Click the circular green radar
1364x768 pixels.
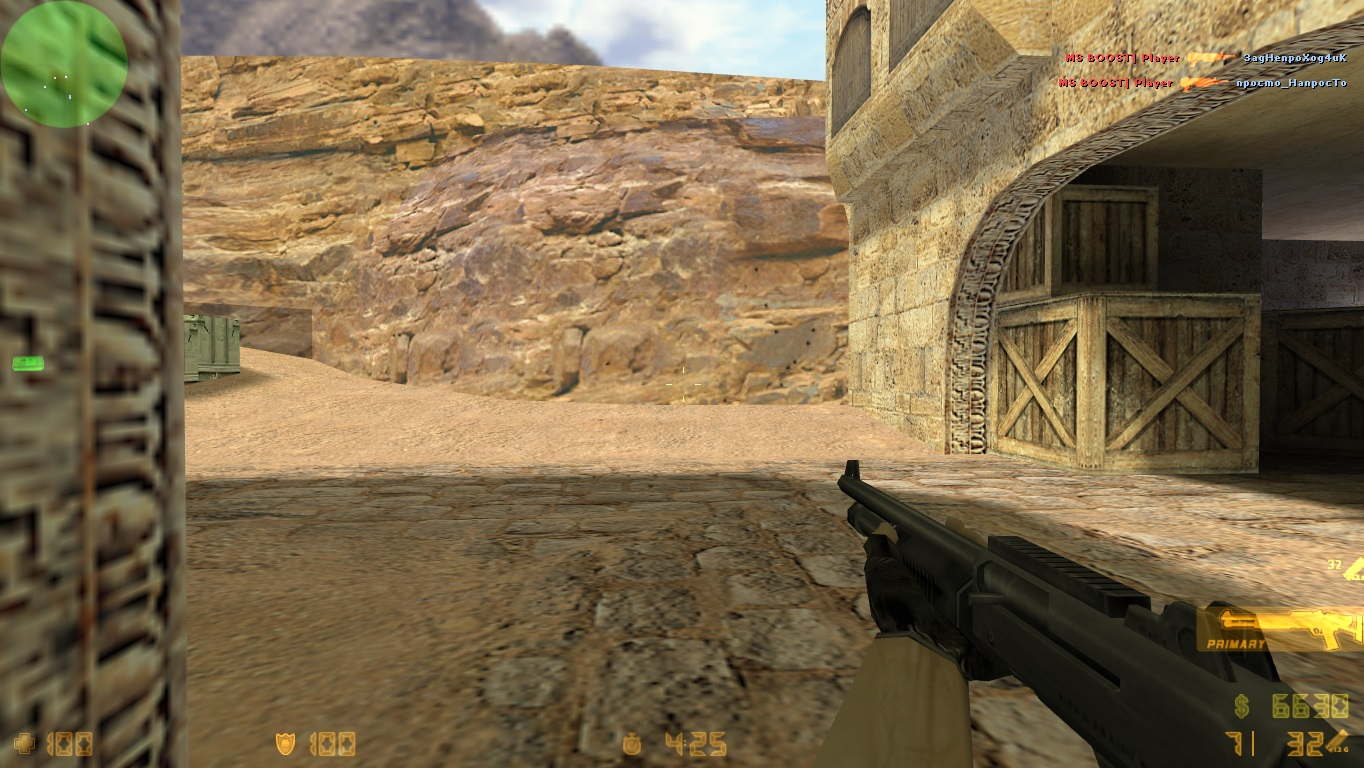[64, 64]
